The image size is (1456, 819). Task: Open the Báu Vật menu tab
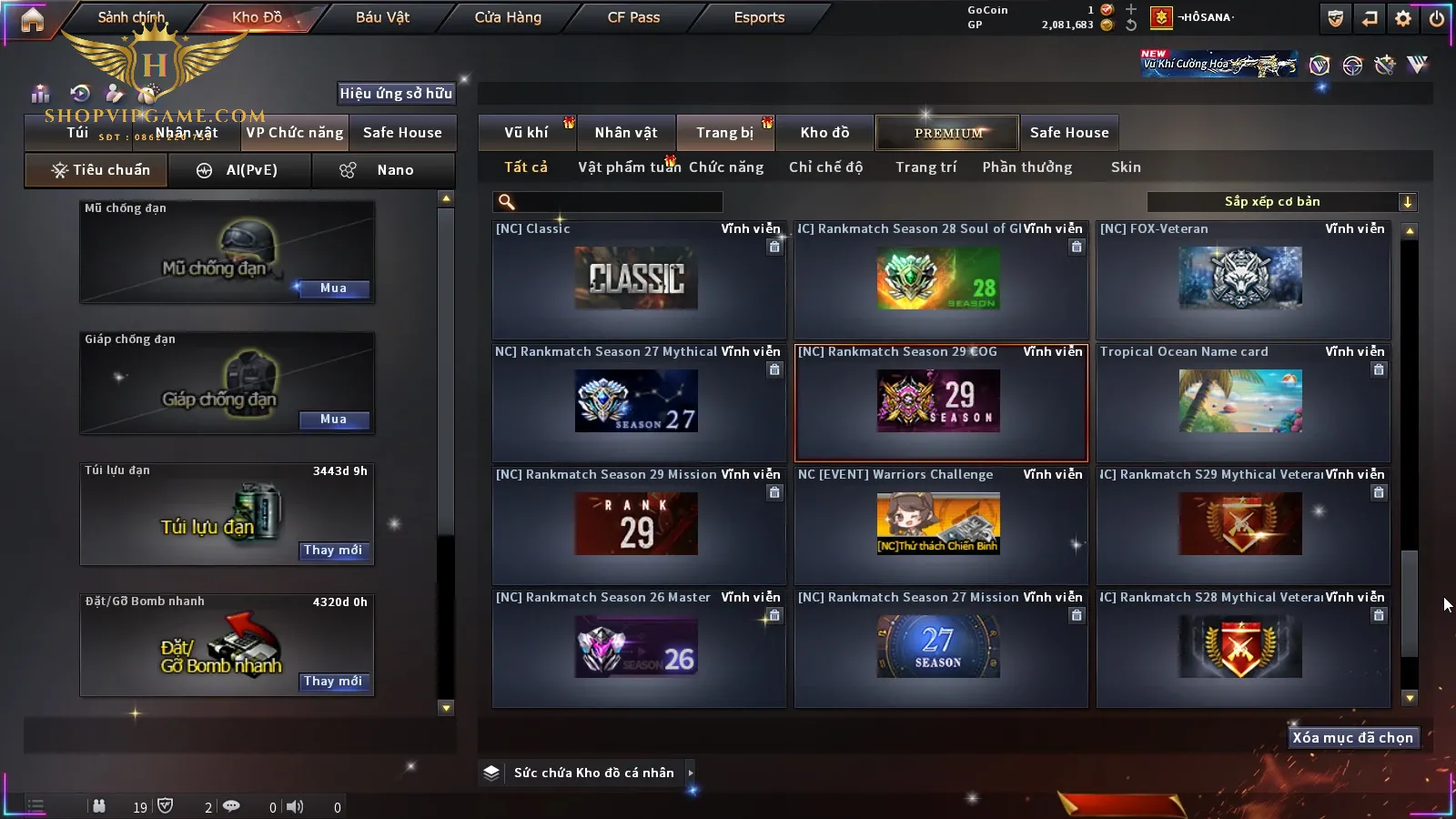(x=382, y=17)
